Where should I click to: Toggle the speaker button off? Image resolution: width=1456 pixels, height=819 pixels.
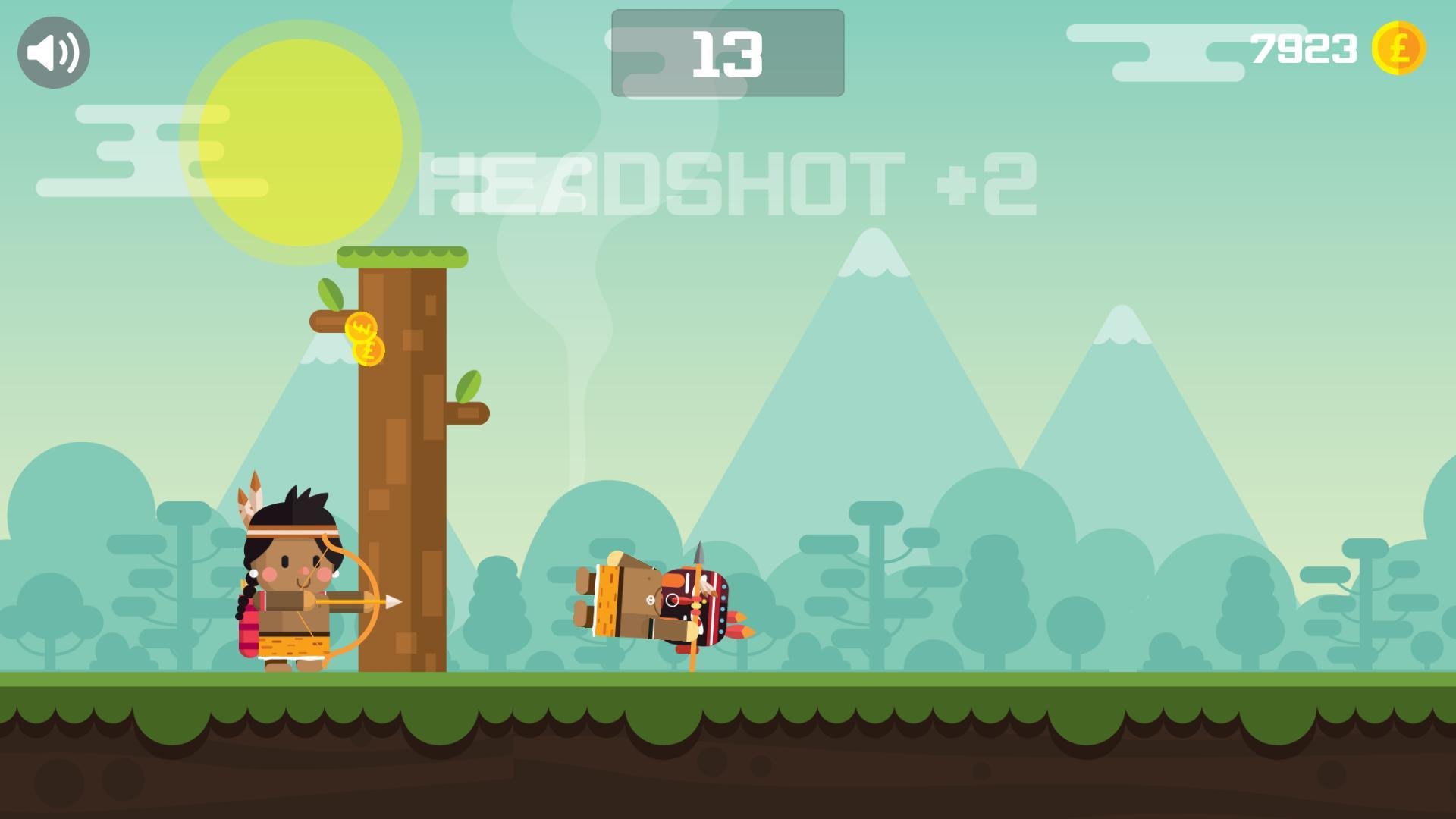click(53, 51)
